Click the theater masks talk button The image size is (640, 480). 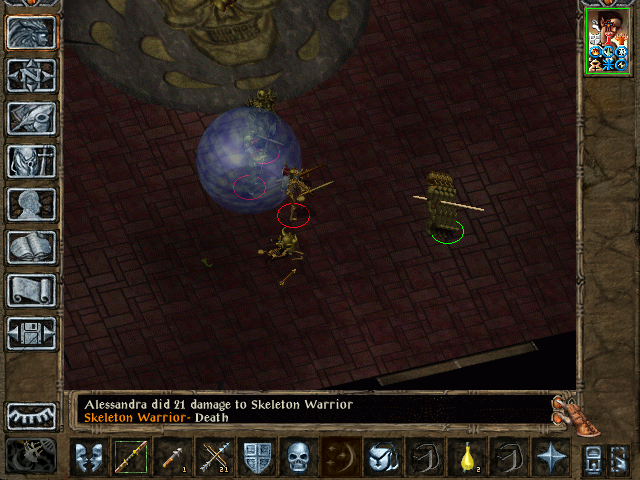pyautogui.click(x=89, y=457)
